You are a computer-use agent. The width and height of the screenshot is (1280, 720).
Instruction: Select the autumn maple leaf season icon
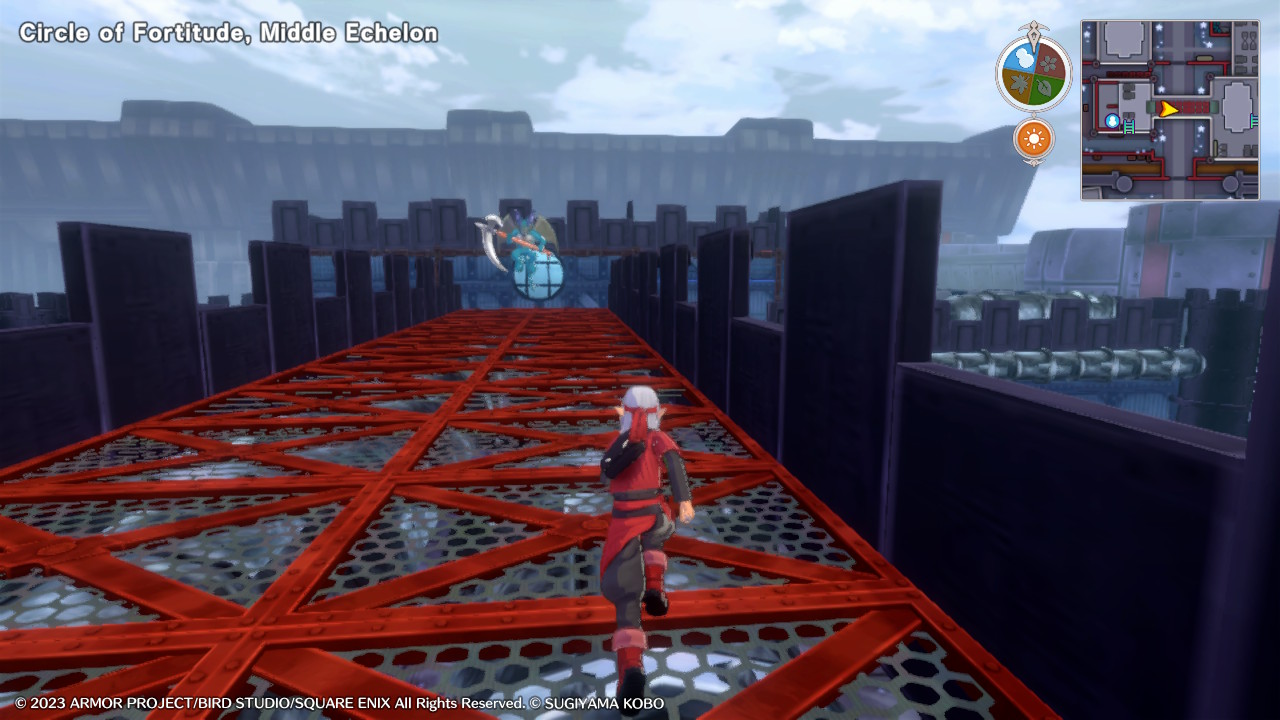(x=1017, y=84)
